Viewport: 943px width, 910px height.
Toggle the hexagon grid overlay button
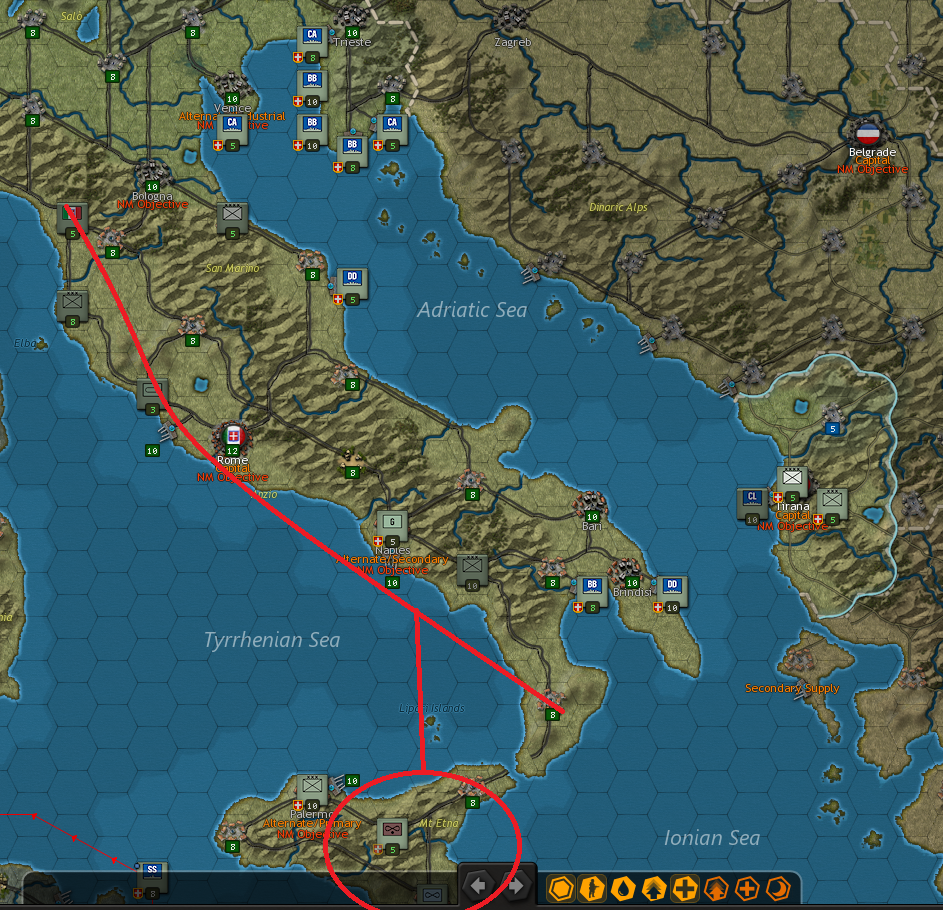[x=562, y=887]
